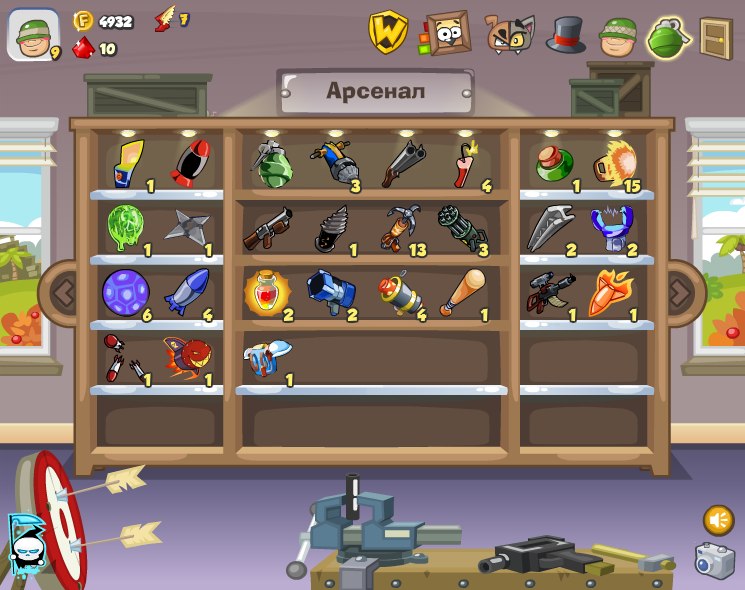Viewport: 745px width, 590px height.
Task: Exit through the wooden door icon
Action: tap(716, 38)
